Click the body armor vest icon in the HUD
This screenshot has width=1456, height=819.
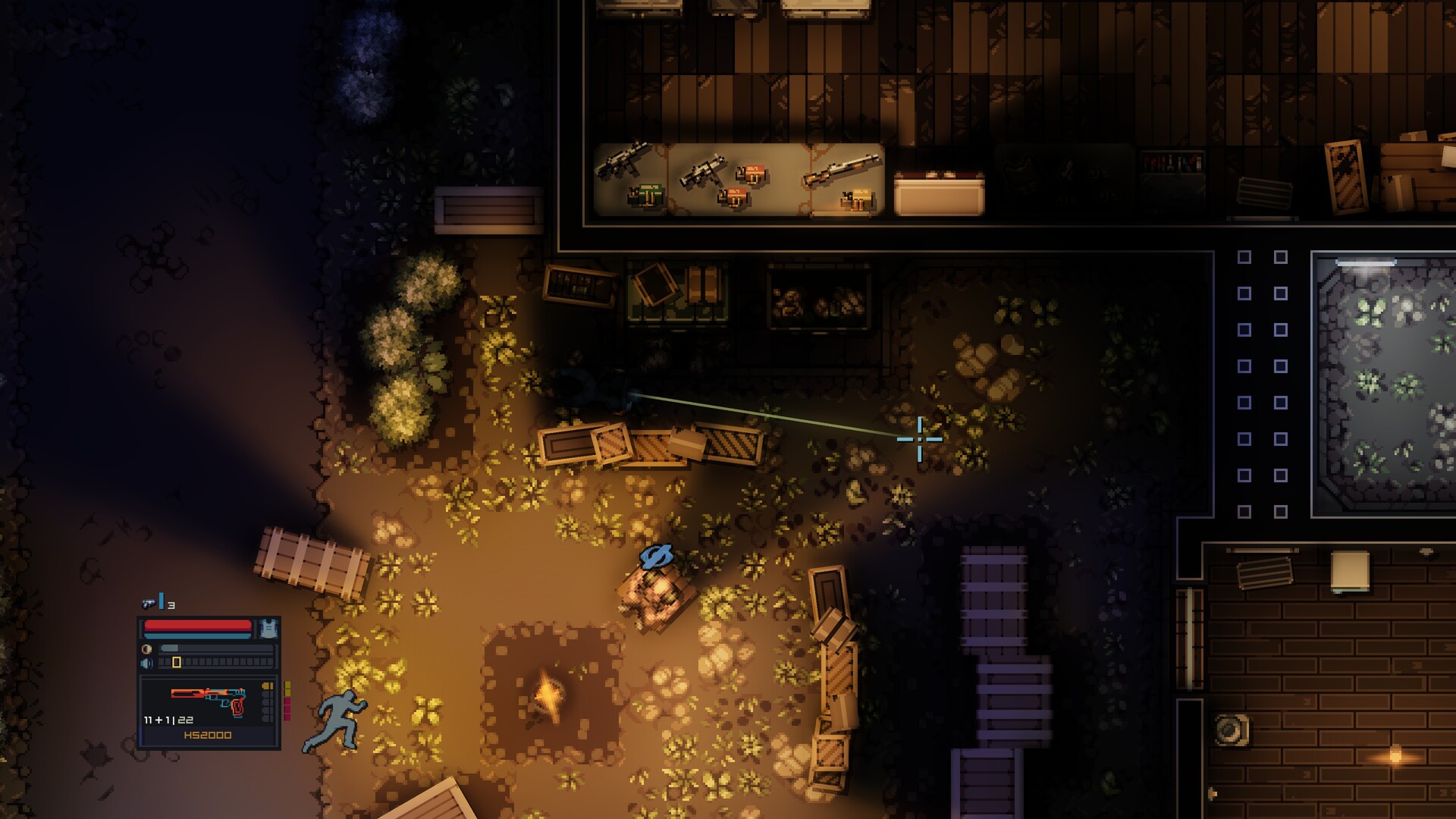point(269,628)
